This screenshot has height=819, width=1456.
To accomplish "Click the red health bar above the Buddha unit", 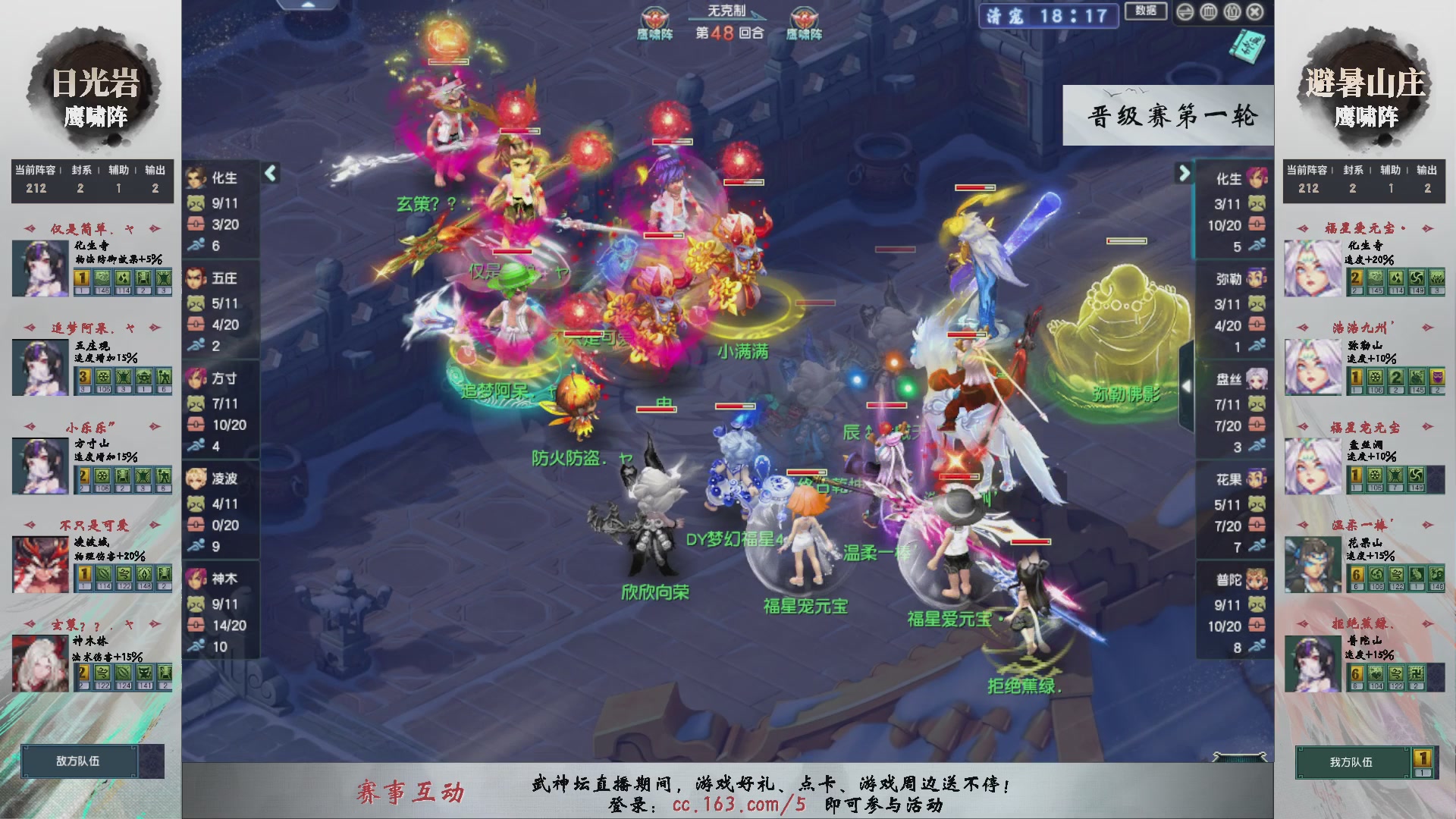I will (x=1126, y=241).
